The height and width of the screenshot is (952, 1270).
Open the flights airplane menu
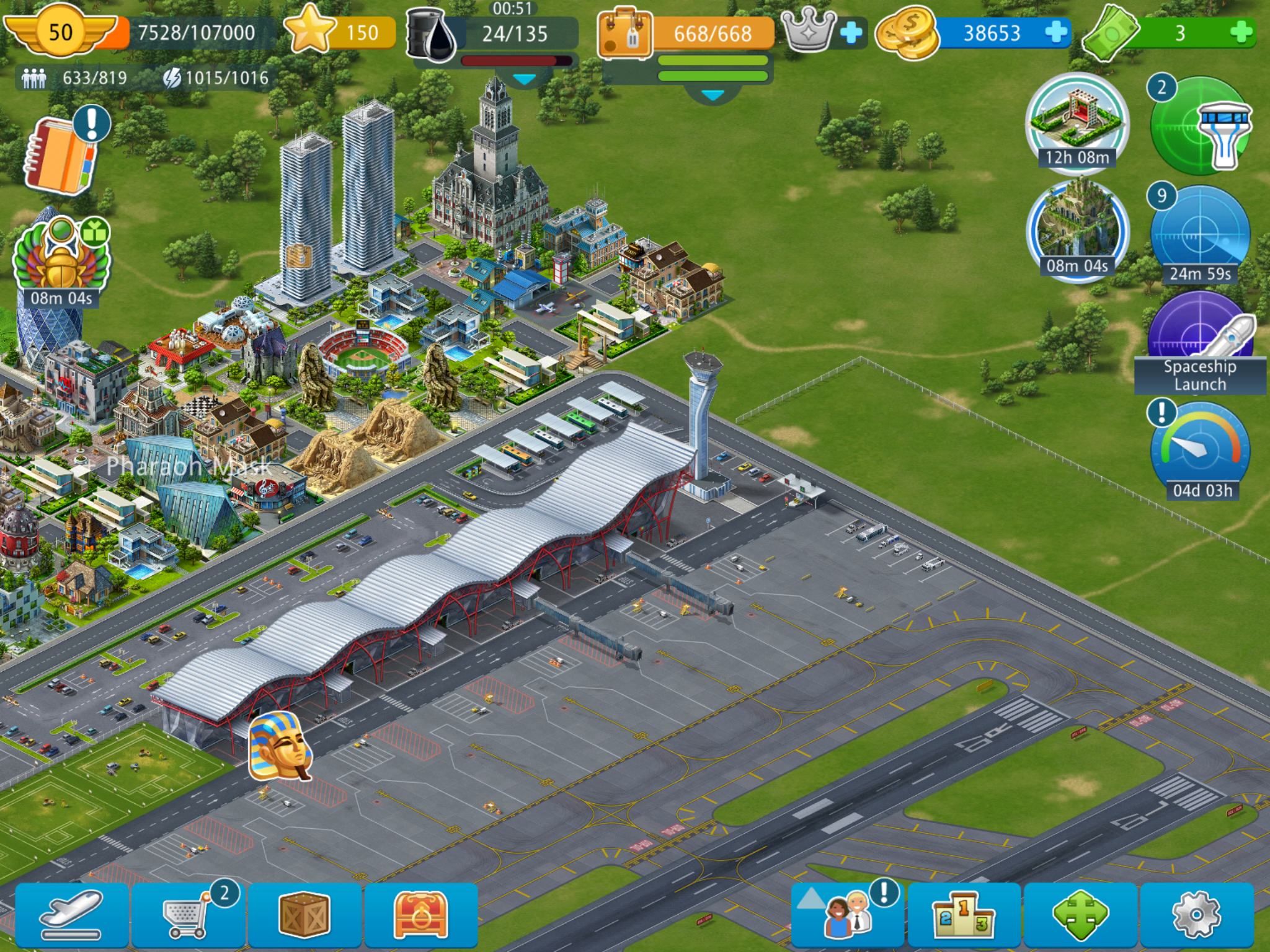click(x=72, y=915)
